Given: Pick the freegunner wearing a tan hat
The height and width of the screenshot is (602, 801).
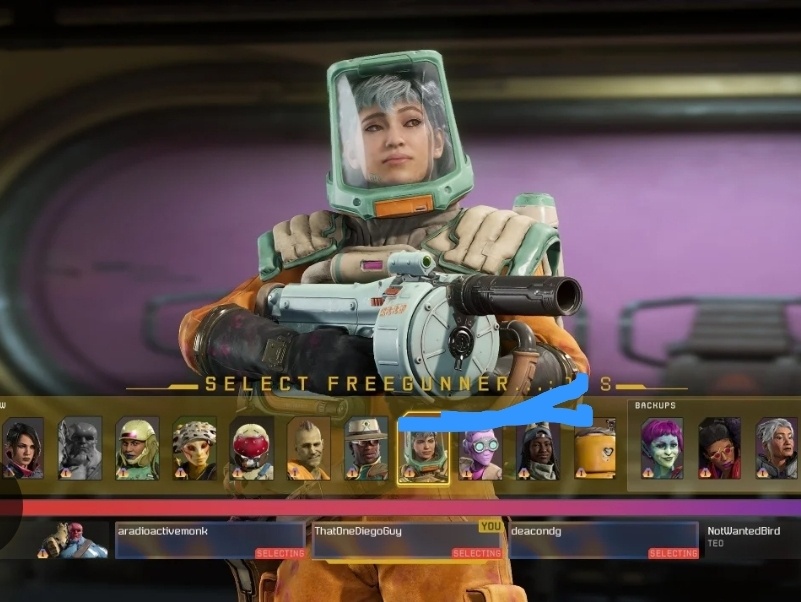Looking at the screenshot, I should (x=366, y=448).
